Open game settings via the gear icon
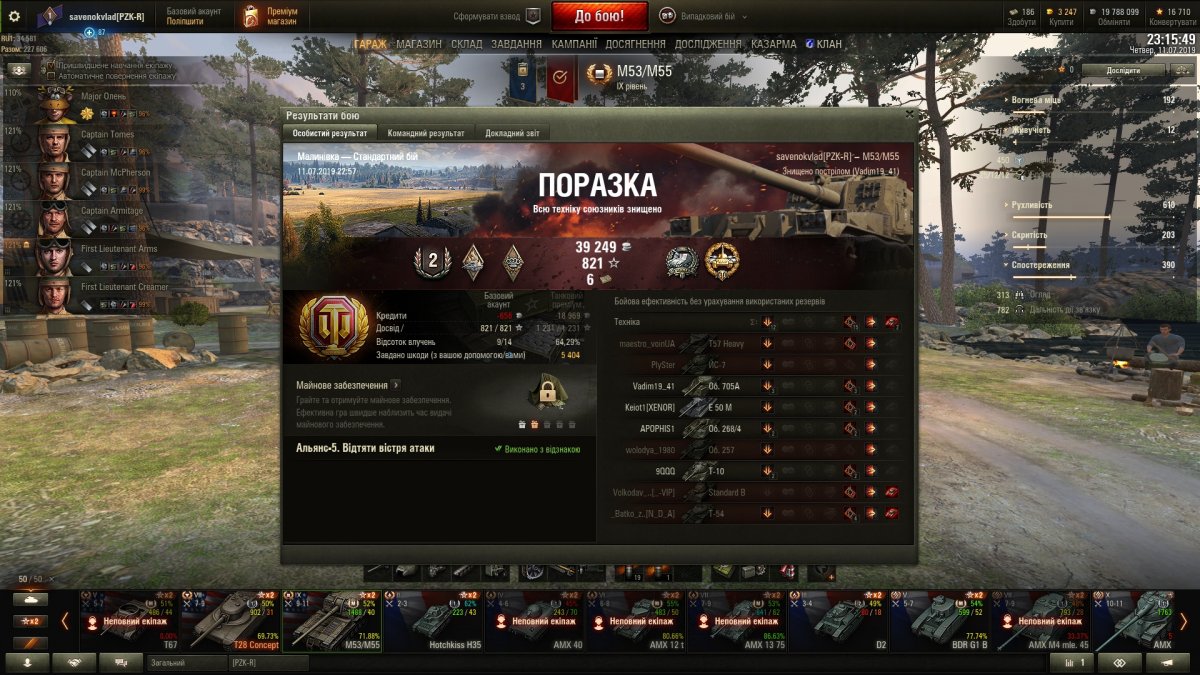Viewport: 1200px width, 675px height. (x=14, y=16)
